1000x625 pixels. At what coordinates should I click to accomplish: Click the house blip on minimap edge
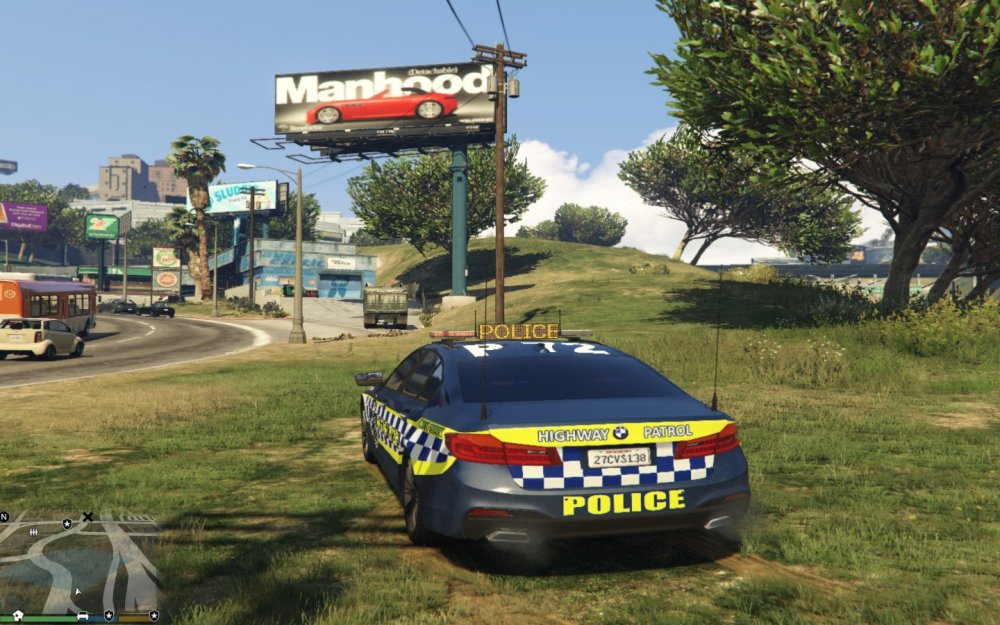[x=18, y=615]
